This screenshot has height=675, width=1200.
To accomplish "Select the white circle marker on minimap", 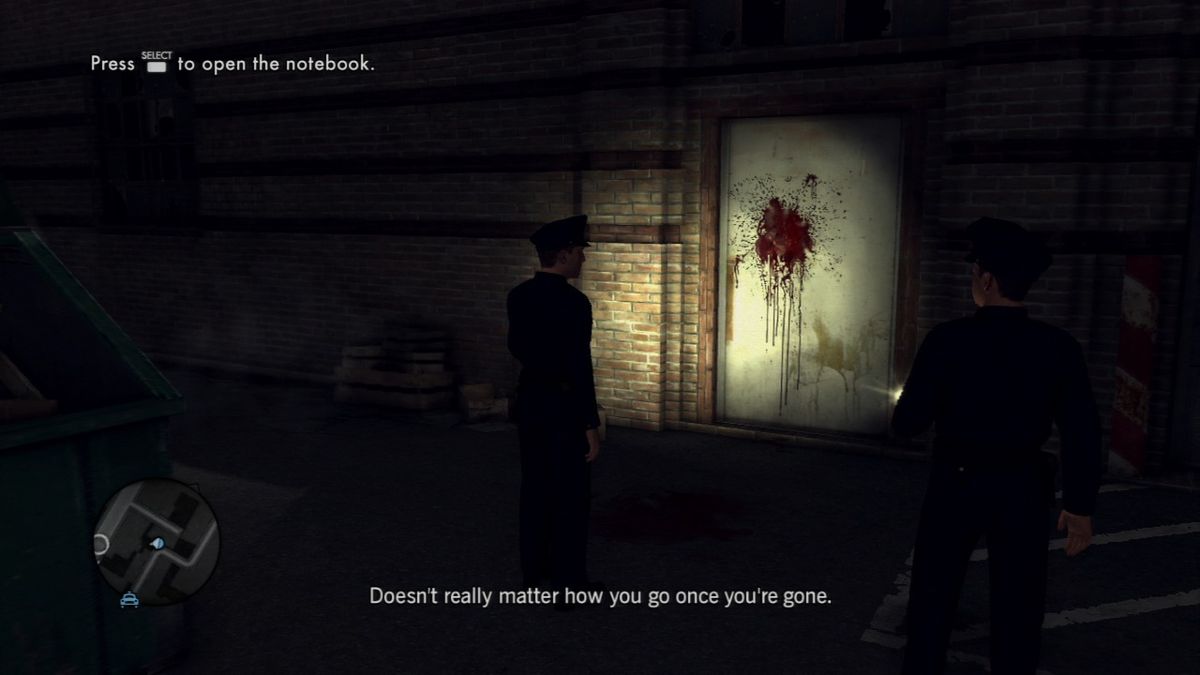I will click(x=101, y=545).
